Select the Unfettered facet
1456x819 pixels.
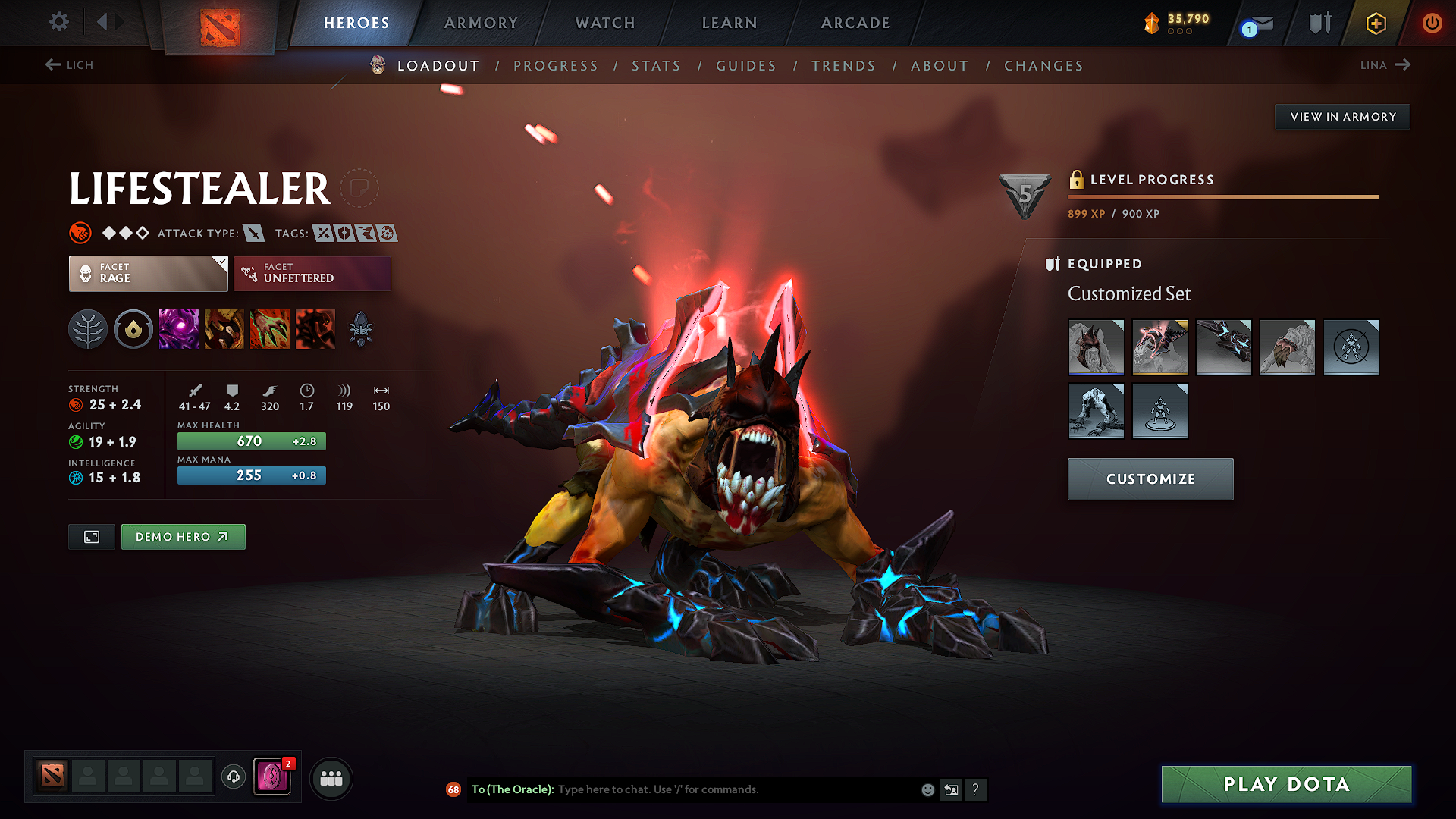[312, 273]
